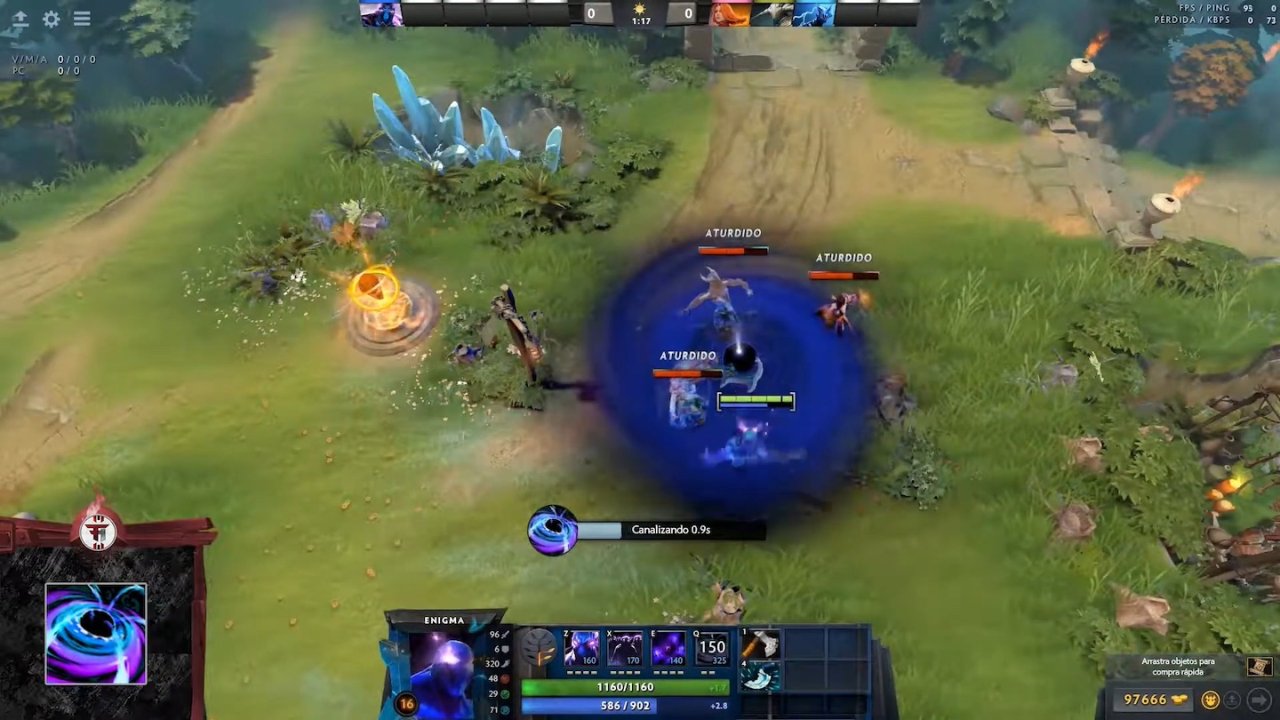Open the hamburger menu at top left

point(82,19)
